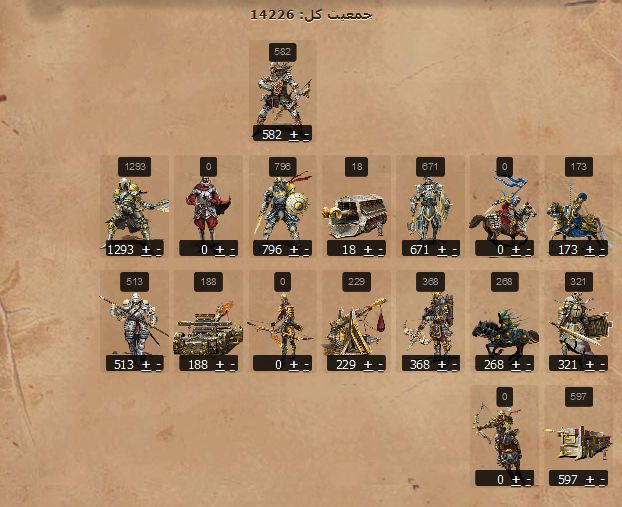Select the dark horse rider unit showing 268
Viewport: 622px width, 507px height.
click(x=503, y=328)
